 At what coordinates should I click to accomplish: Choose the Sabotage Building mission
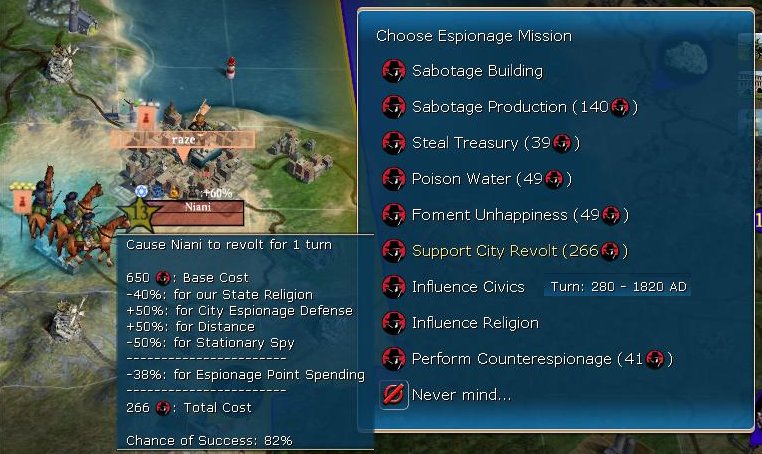476,71
